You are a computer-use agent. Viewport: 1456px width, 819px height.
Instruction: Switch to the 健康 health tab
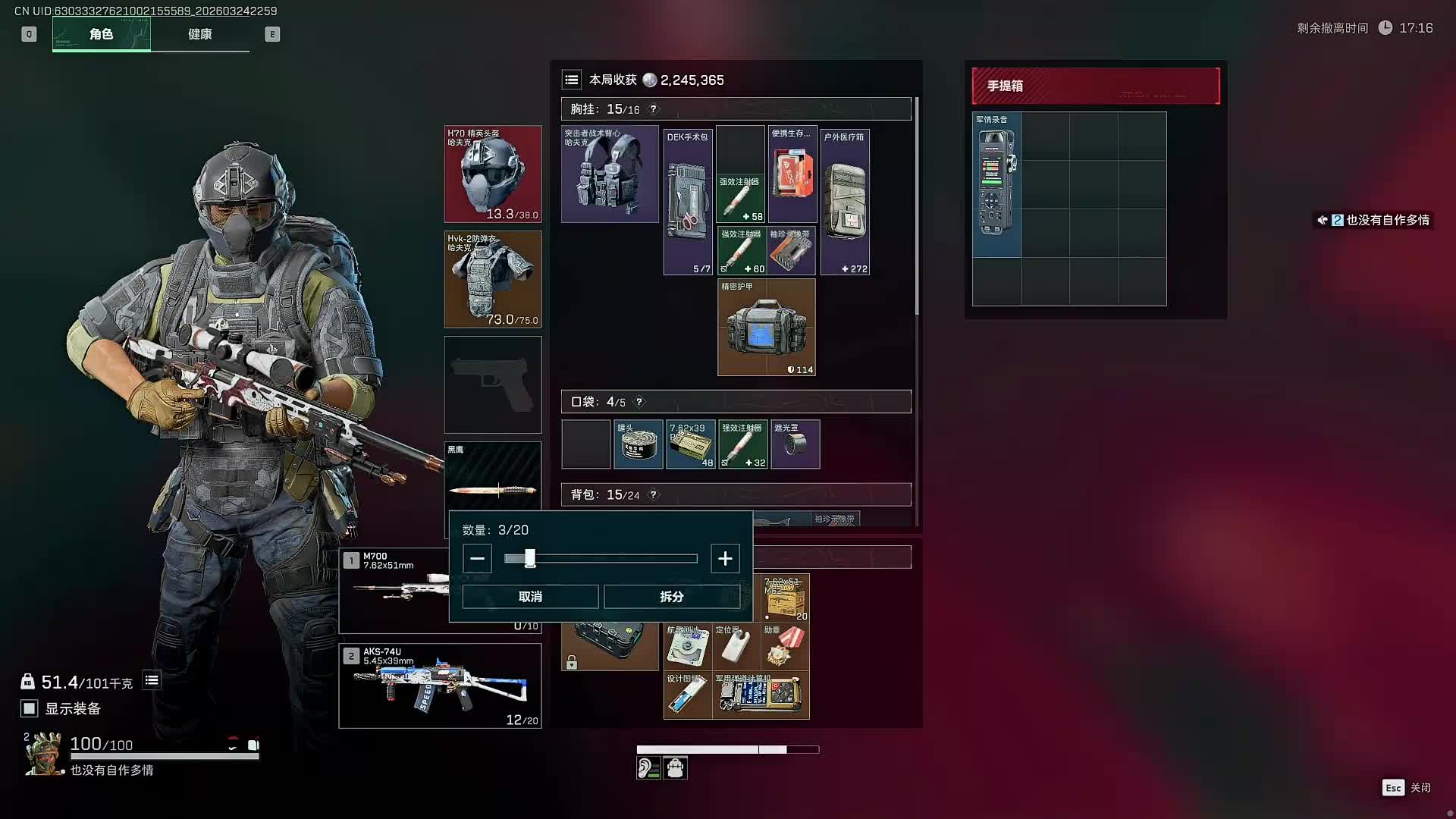pyautogui.click(x=200, y=34)
